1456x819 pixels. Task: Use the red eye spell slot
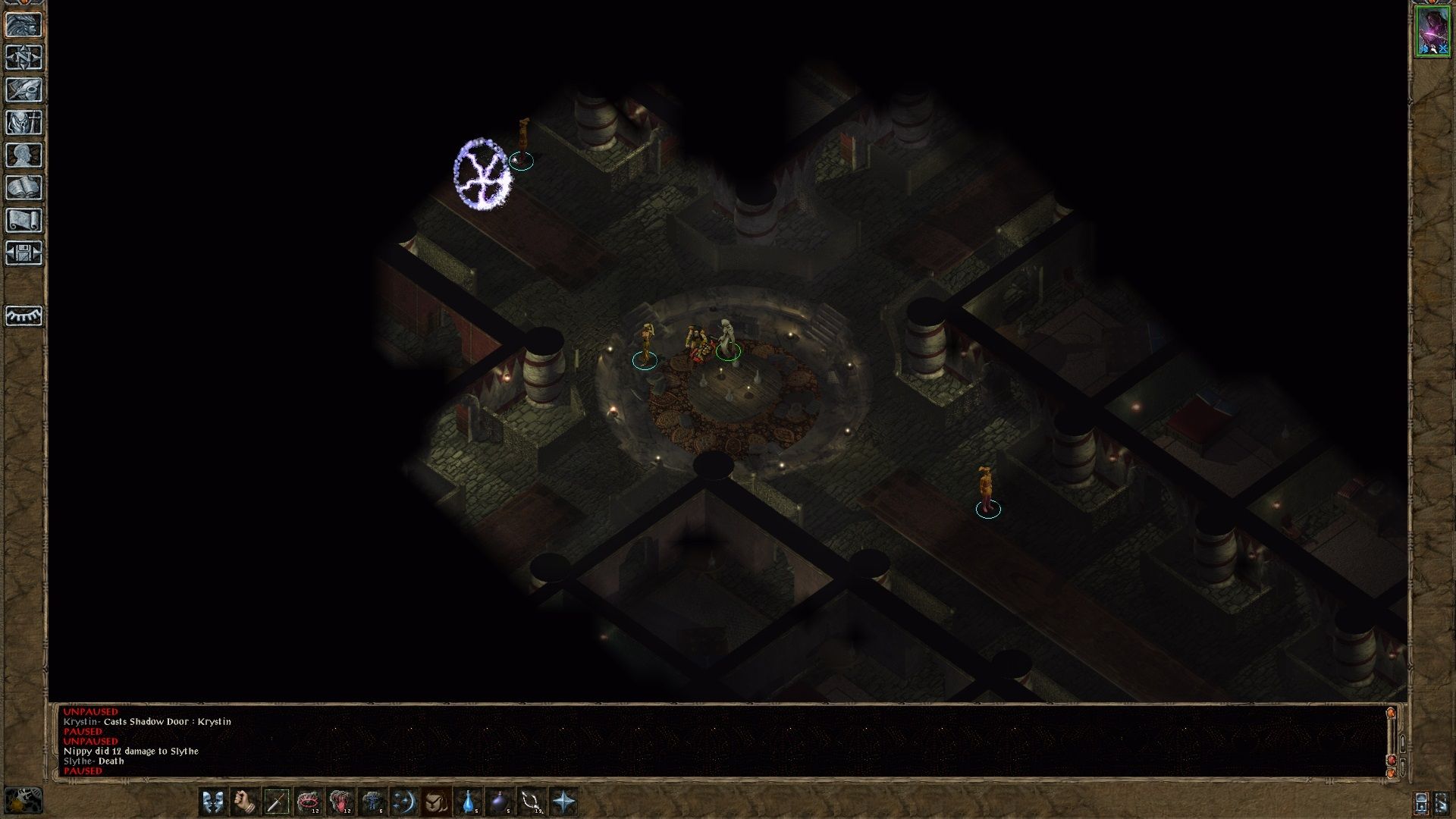coord(309,801)
